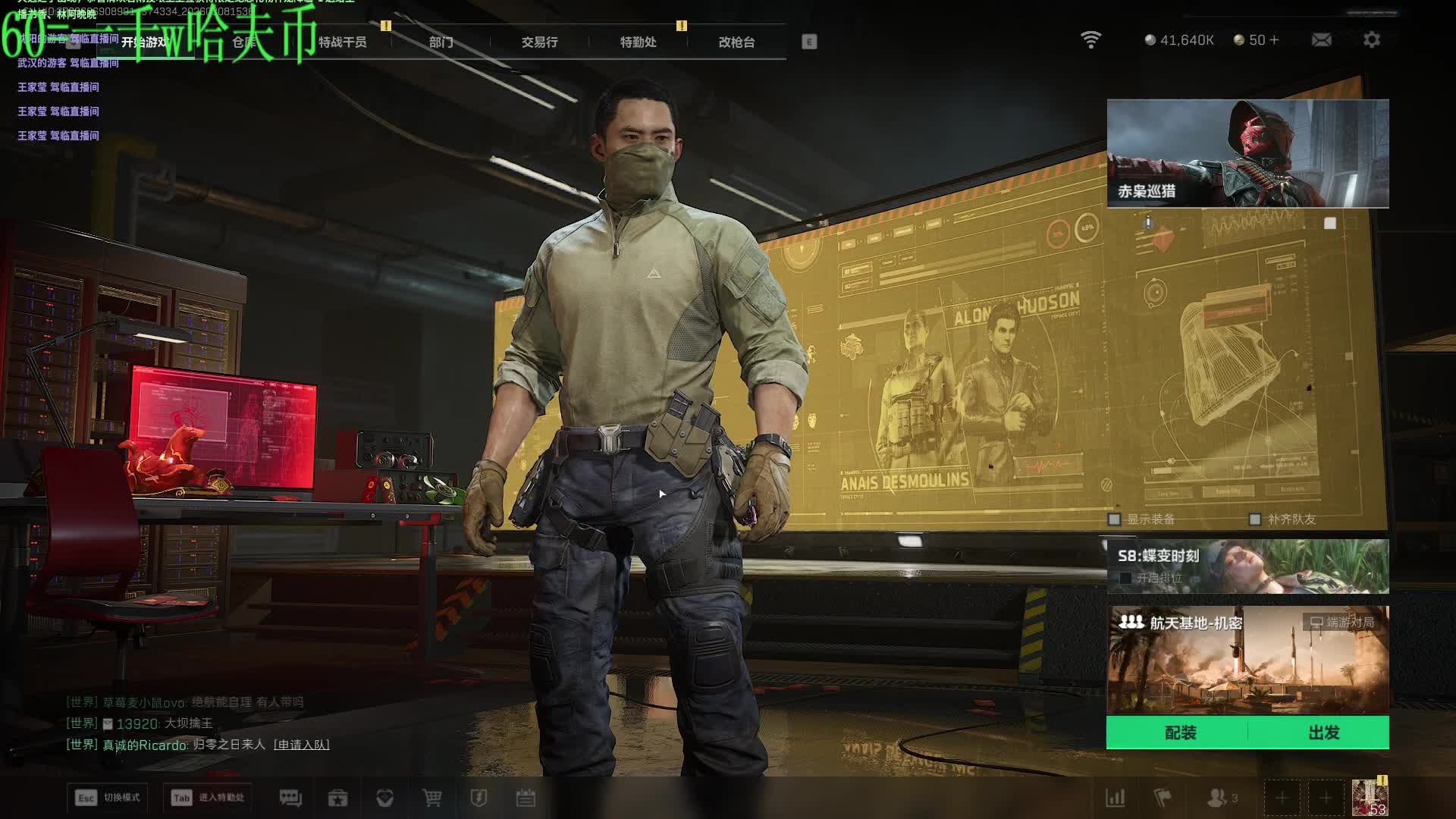The height and width of the screenshot is (819, 1456).
Task: Click the 申请入队 join request link
Action: tap(302, 745)
